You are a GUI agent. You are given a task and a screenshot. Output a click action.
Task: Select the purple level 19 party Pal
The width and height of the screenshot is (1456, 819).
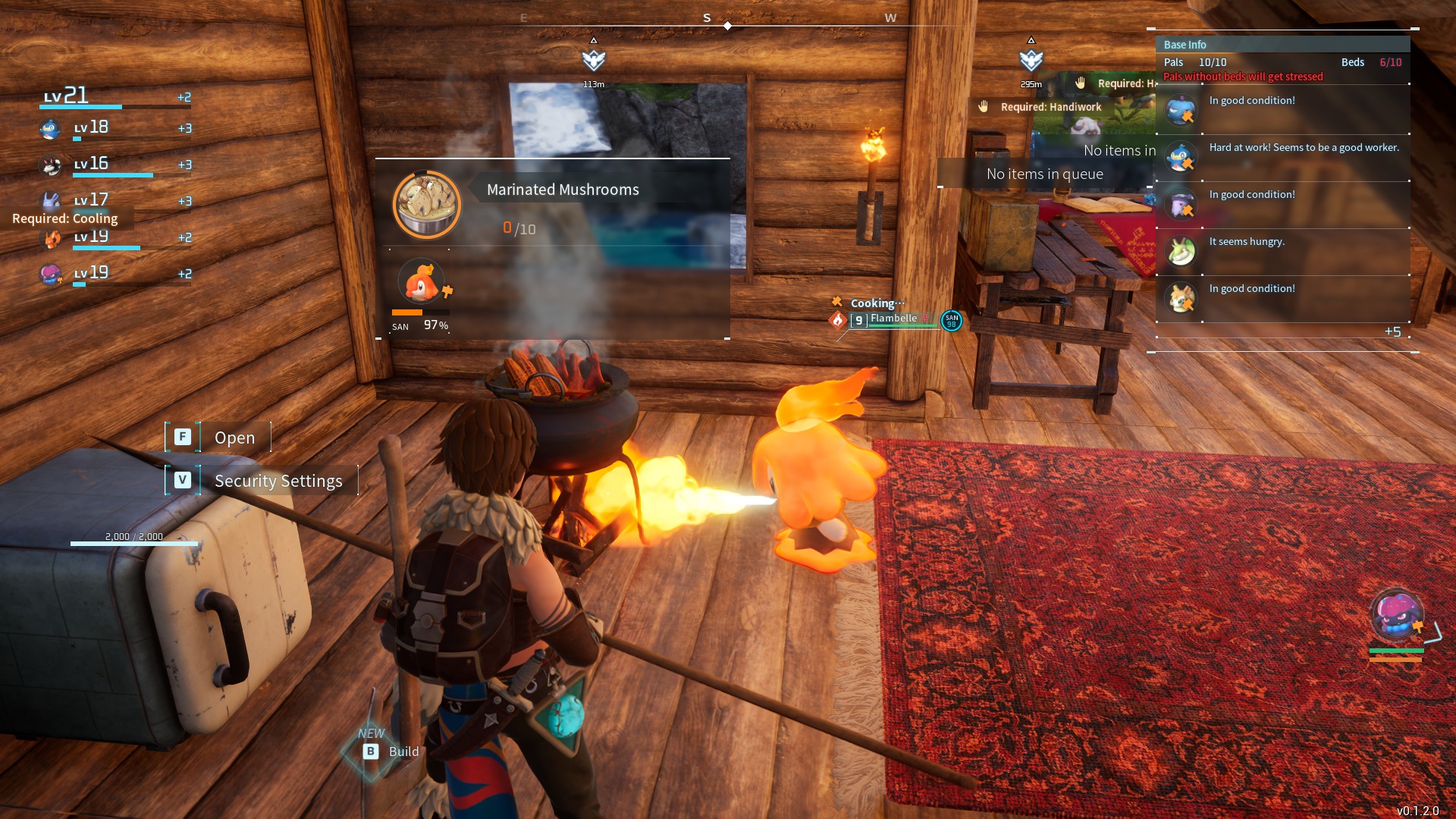[50, 274]
